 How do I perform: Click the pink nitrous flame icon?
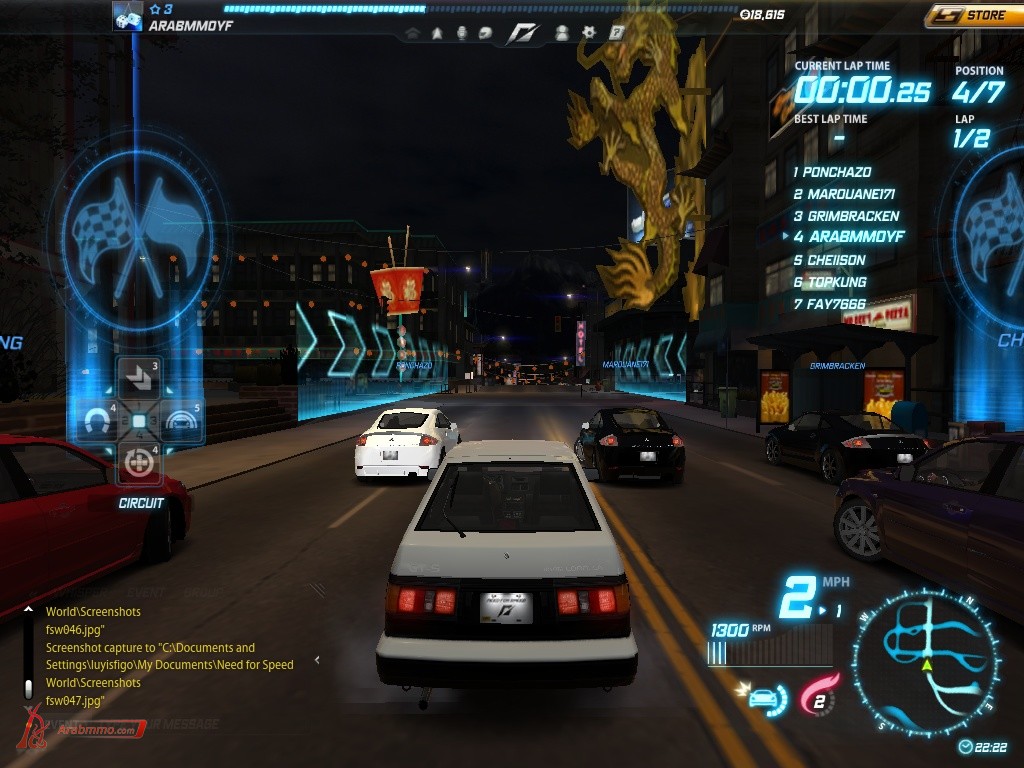pos(818,696)
